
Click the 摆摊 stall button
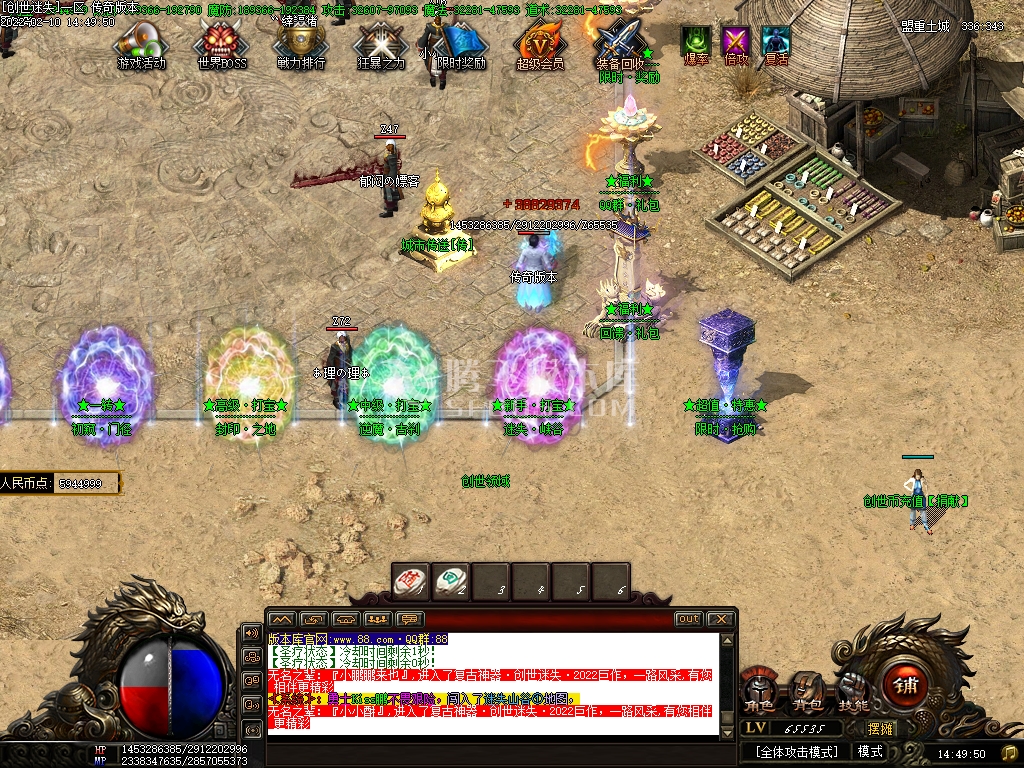[x=881, y=728]
